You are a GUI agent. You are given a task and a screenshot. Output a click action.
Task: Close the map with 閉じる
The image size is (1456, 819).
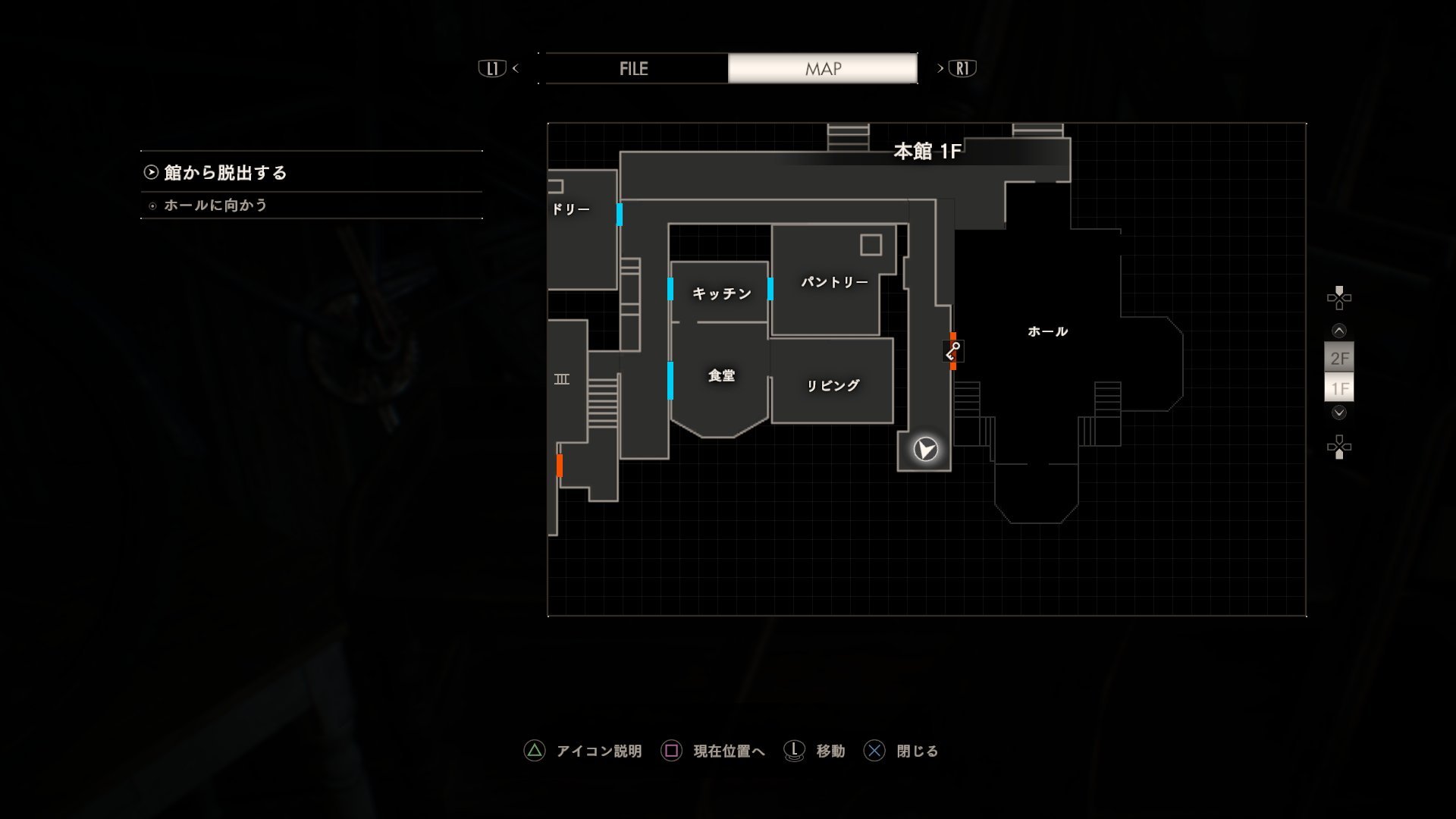coord(902,751)
